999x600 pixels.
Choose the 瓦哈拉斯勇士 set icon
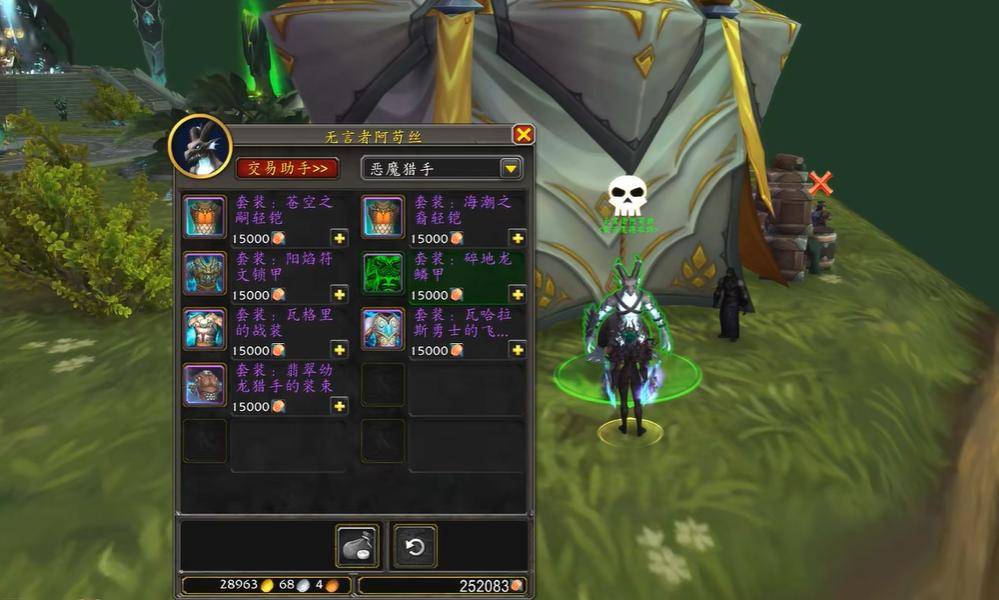(x=382, y=329)
